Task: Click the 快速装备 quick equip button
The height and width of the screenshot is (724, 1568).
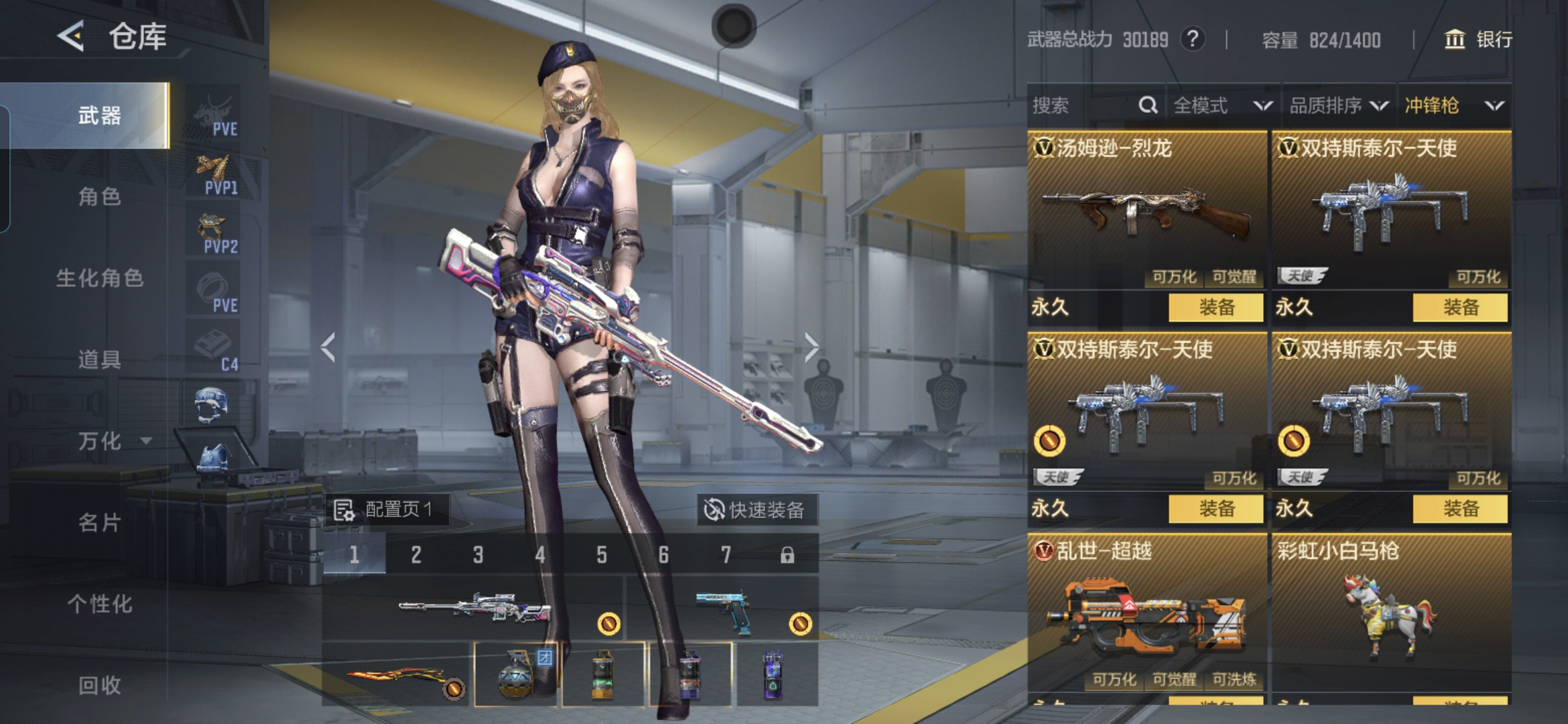Action: coord(756,510)
